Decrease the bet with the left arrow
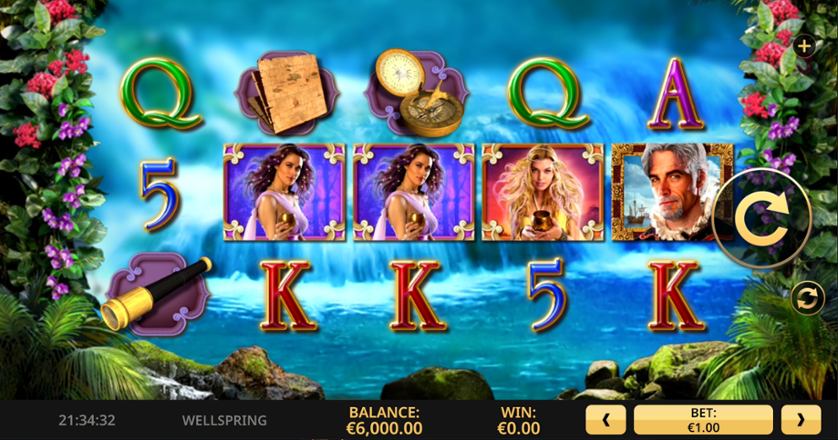Viewport: 838px width, 440px height. coord(606,420)
